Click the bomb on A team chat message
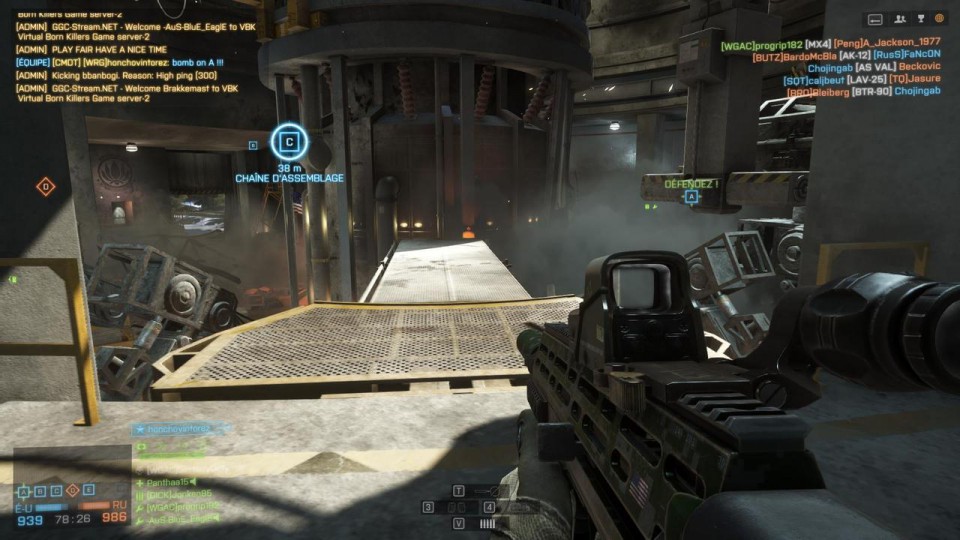This screenshot has width=960, height=540. point(120,62)
